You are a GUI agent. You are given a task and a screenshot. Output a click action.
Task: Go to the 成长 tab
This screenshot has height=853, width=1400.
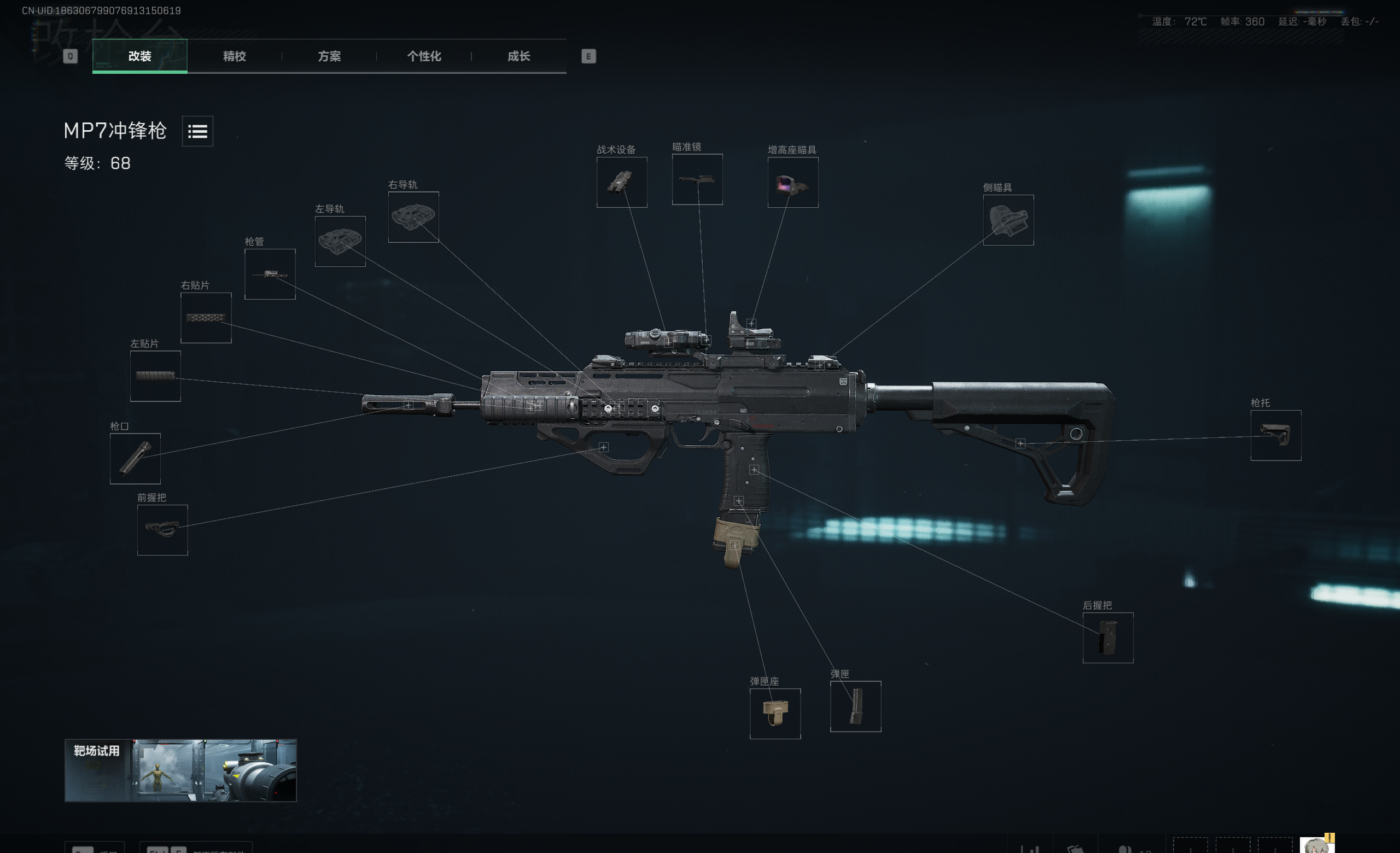(518, 56)
